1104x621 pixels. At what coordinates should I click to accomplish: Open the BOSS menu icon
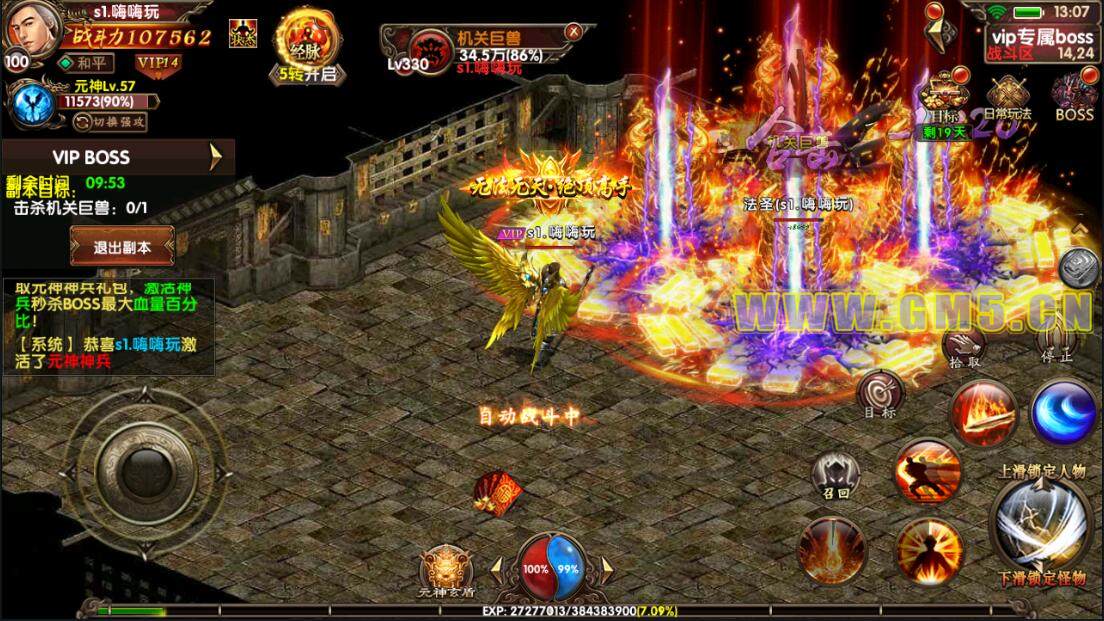click(x=1074, y=97)
